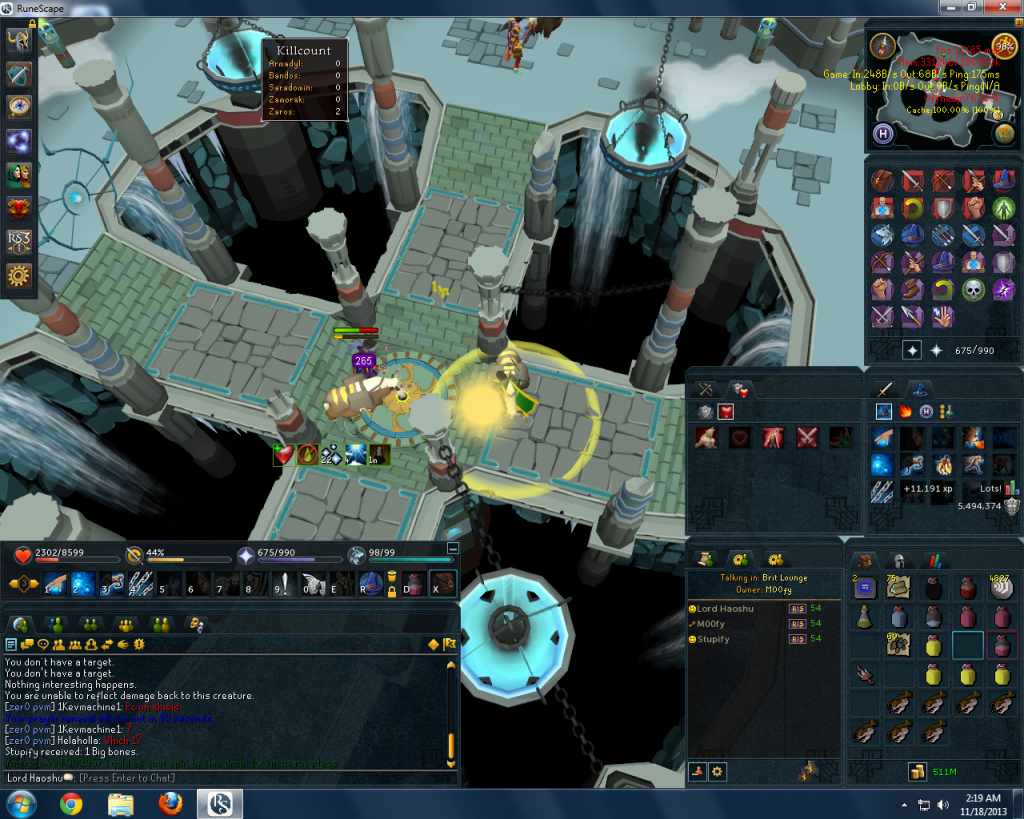Select the green body silhouette prayer icon
The width and height of the screenshot is (1024, 819).
[1003, 208]
